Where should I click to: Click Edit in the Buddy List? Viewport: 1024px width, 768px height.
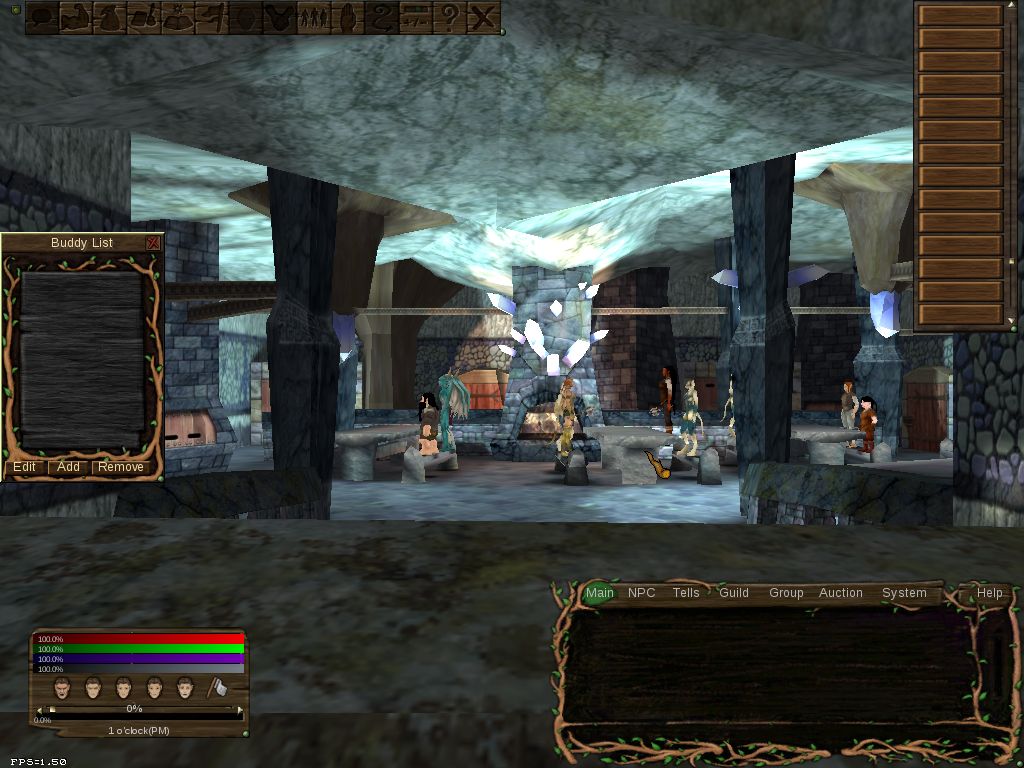pyautogui.click(x=24, y=467)
